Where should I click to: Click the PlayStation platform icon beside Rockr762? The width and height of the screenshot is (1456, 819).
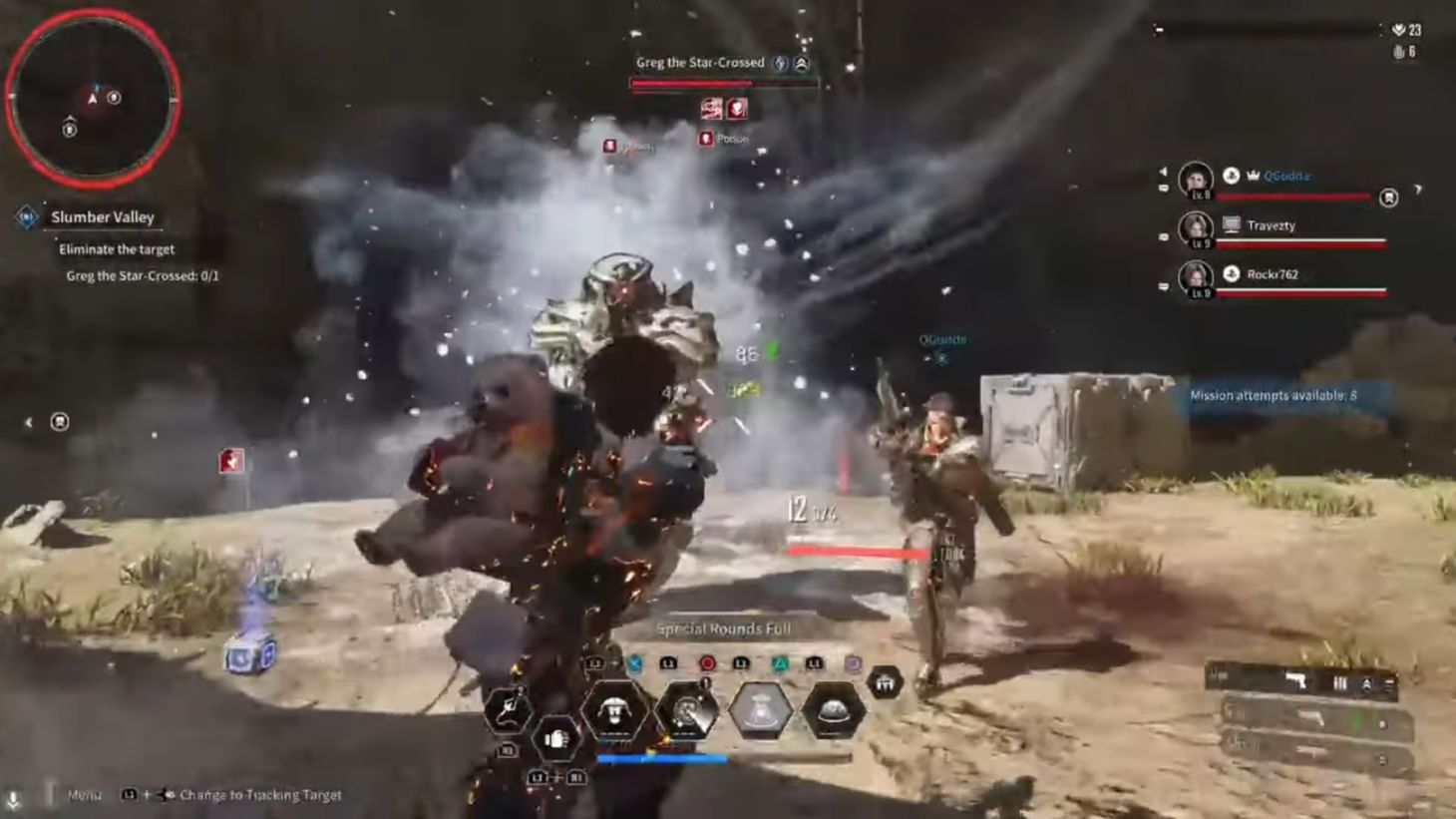coord(1232,275)
